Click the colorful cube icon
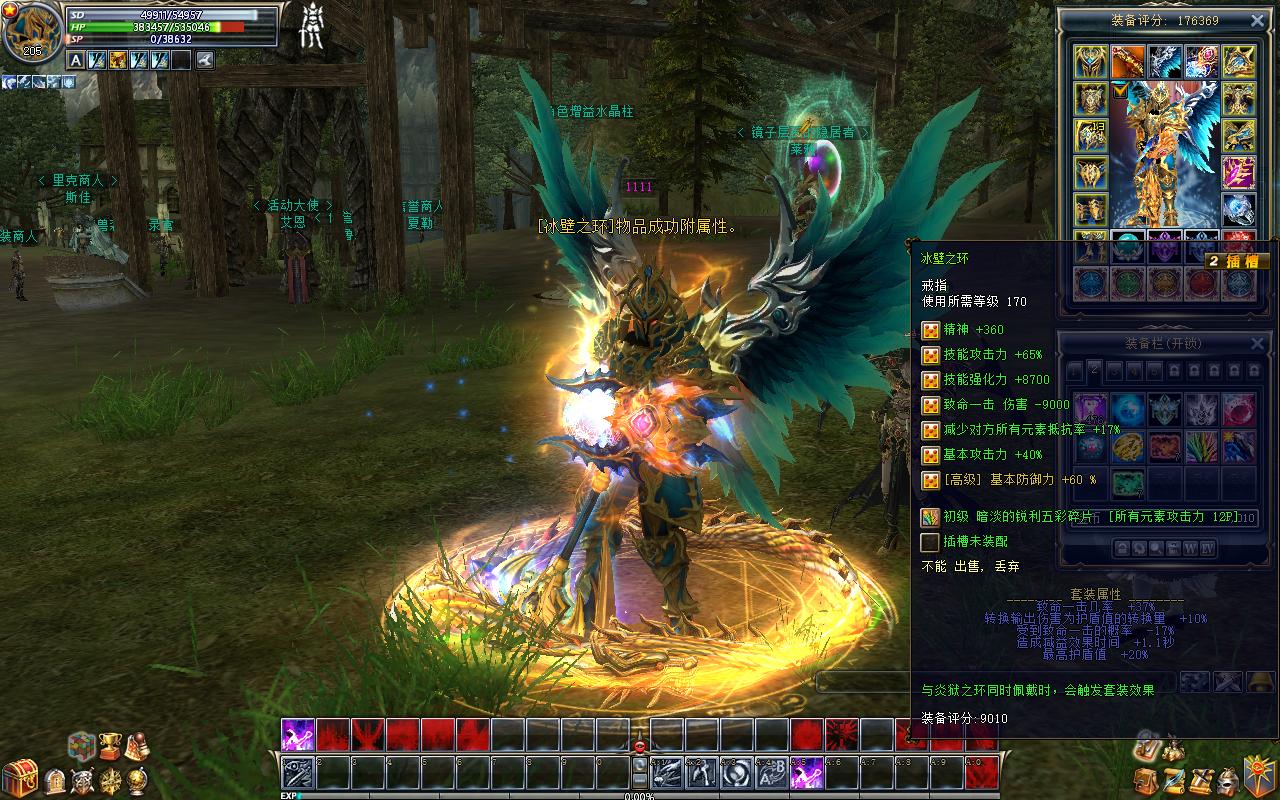The width and height of the screenshot is (1280, 800). 82,746
